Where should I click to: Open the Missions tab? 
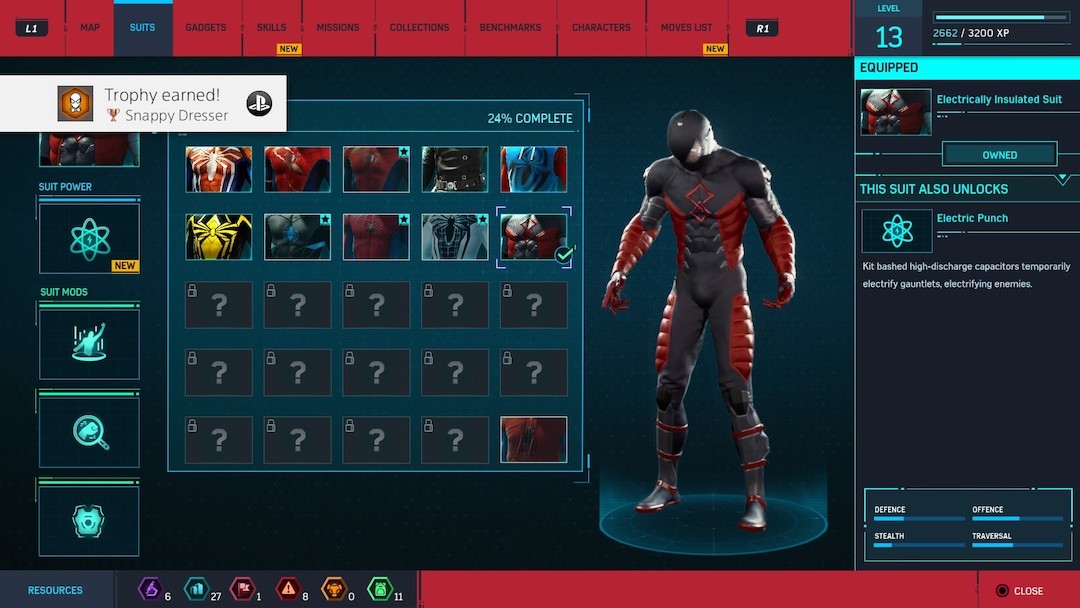pos(338,27)
